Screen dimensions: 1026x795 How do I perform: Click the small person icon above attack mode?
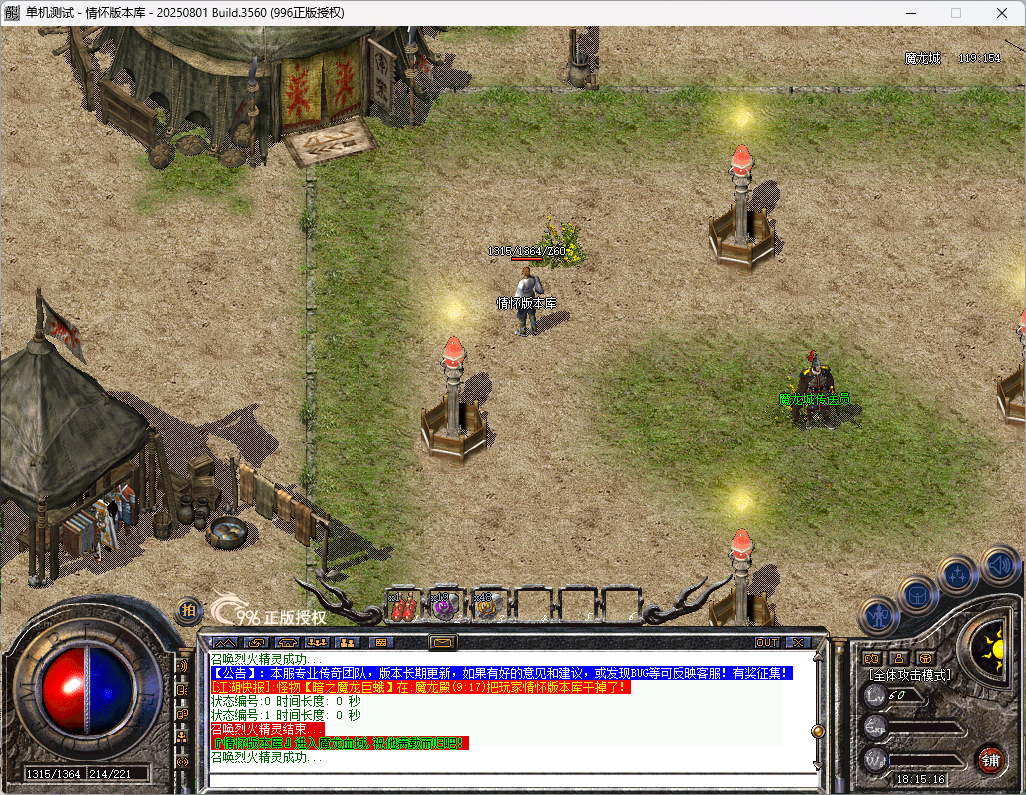[x=898, y=657]
